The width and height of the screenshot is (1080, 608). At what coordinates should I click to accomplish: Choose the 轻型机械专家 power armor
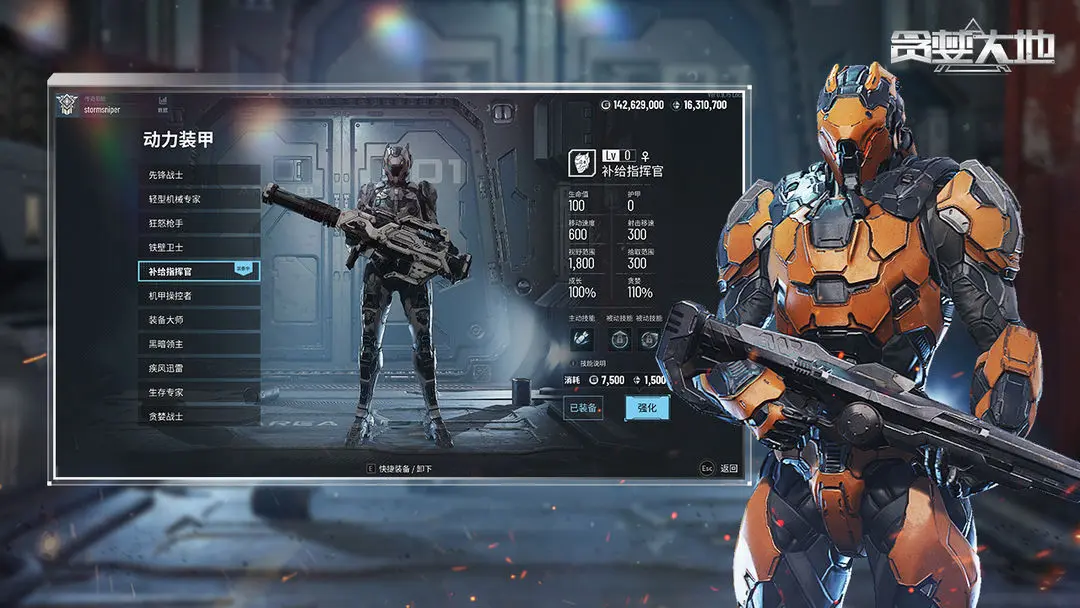[x=198, y=199]
